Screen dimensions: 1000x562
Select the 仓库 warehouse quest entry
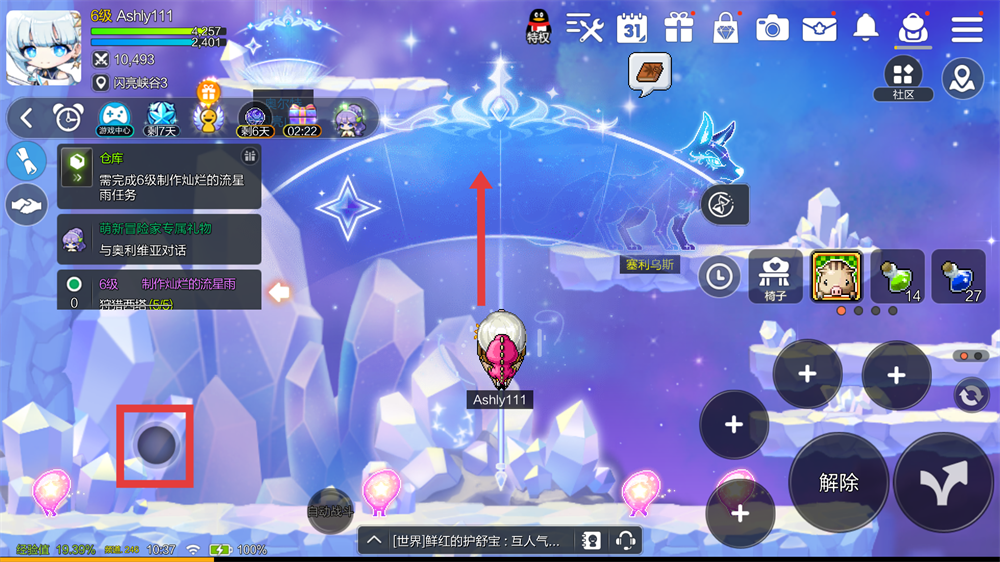point(159,173)
